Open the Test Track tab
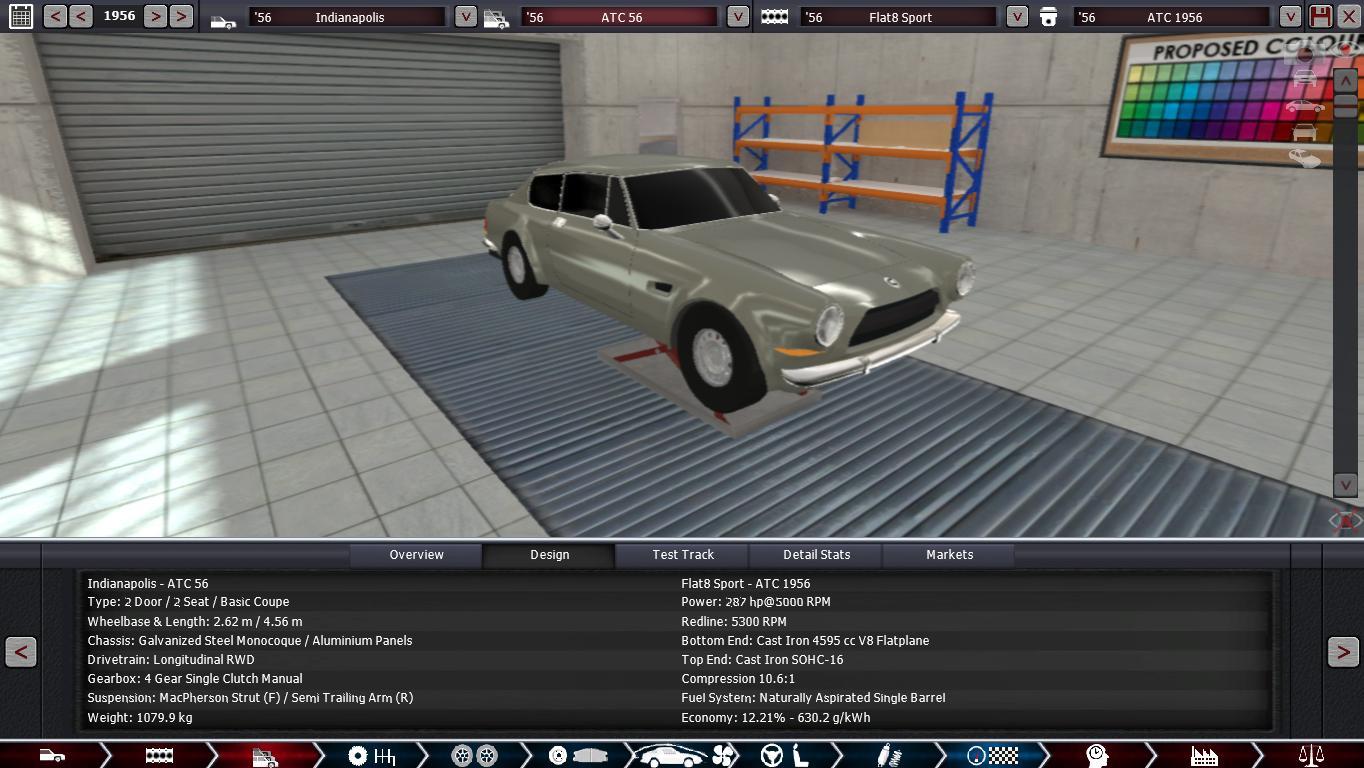This screenshot has width=1364, height=768. [683, 555]
